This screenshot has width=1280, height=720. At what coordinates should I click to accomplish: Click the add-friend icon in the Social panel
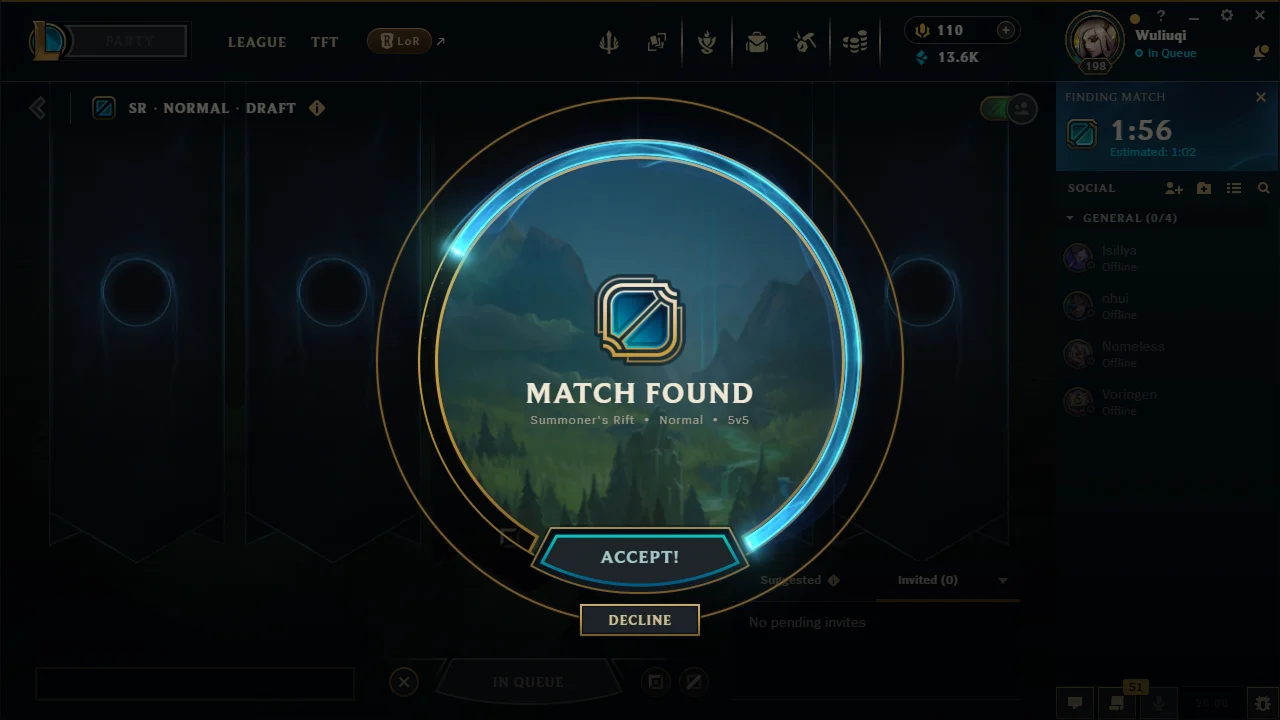[1174, 188]
